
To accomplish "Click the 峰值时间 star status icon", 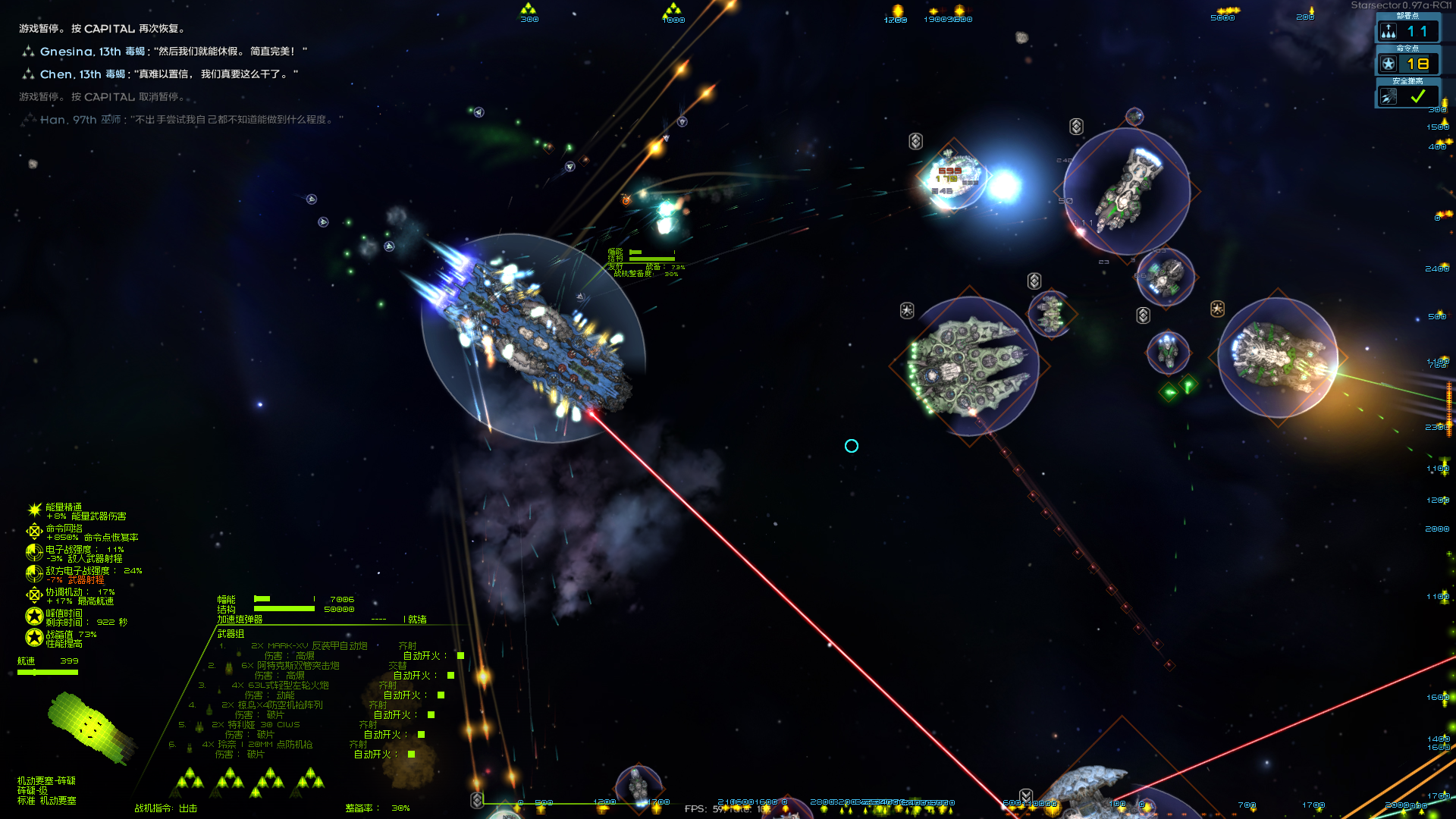I will click(34, 617).
